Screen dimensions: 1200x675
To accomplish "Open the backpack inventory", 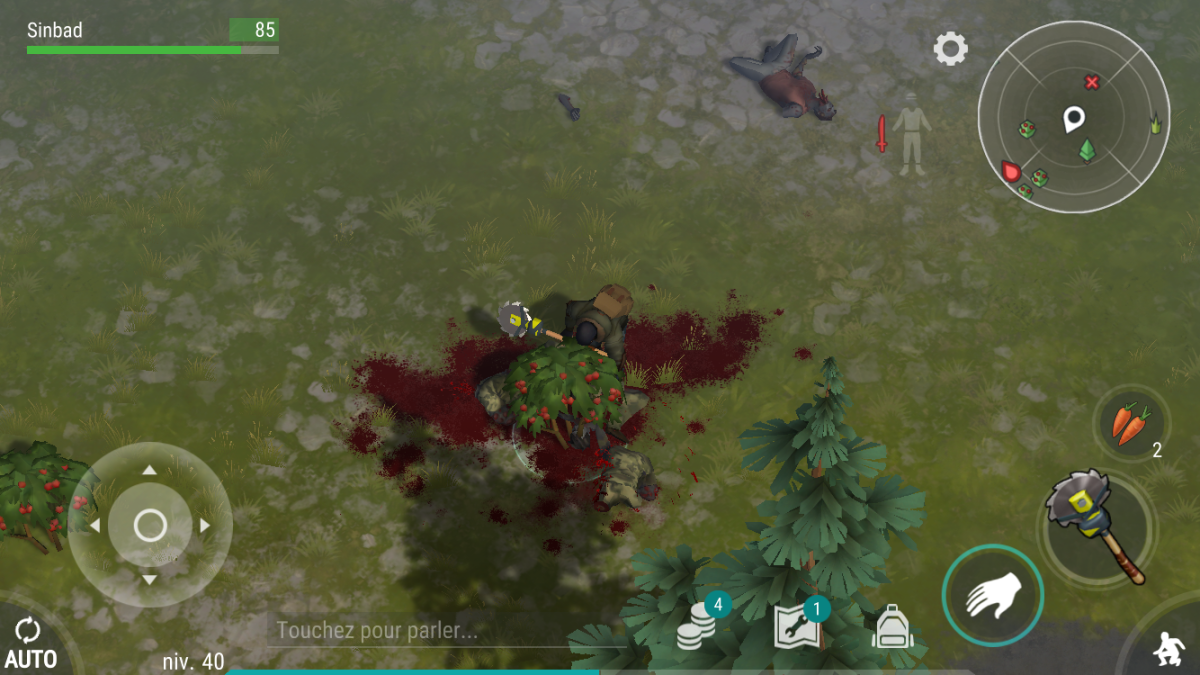I will click(x=892, y=628).
